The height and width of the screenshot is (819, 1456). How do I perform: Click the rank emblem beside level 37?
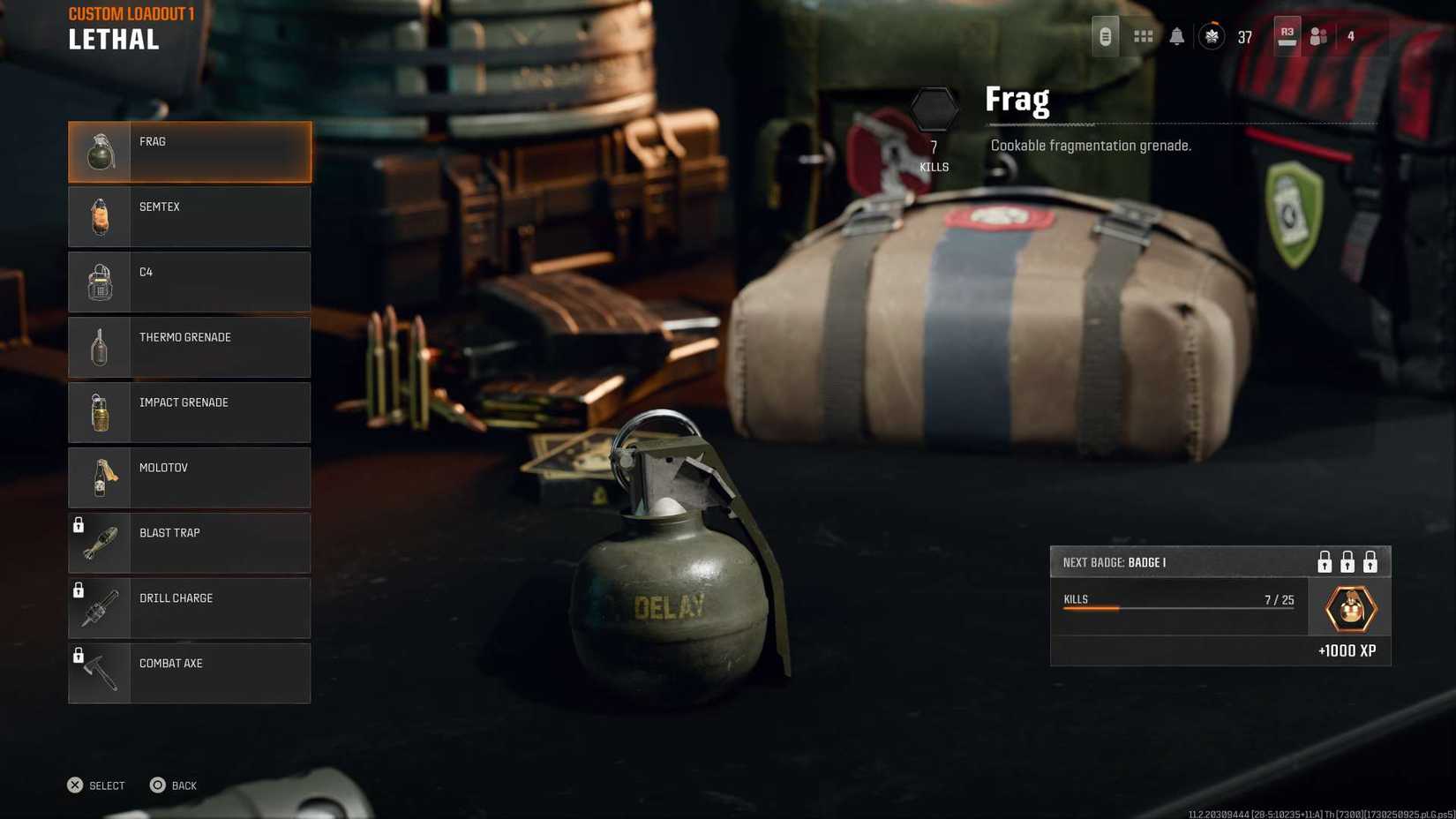(x=1212, y=36)
